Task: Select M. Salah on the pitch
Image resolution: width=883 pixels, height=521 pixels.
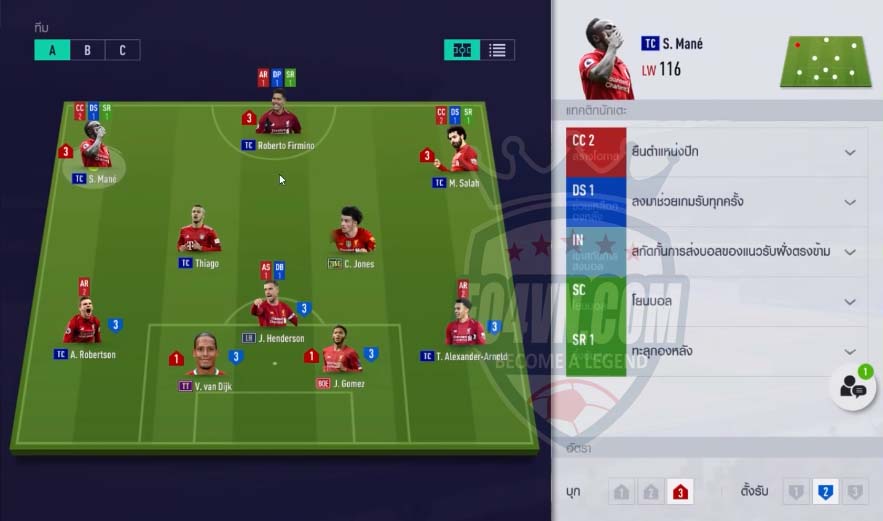Action: [461, 155]
